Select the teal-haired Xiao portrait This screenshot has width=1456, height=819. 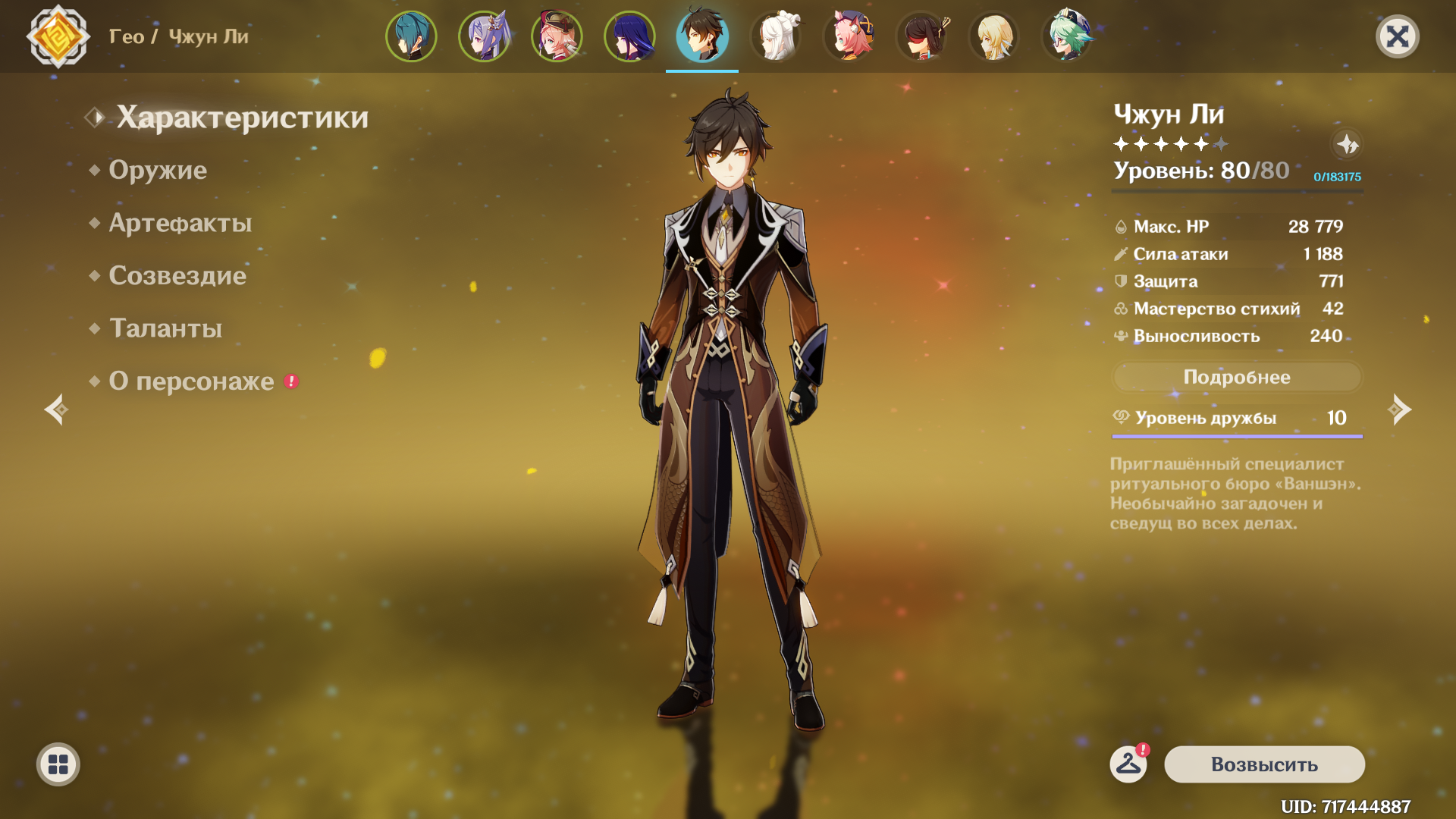pyautogui.click(x=411, y=36)
